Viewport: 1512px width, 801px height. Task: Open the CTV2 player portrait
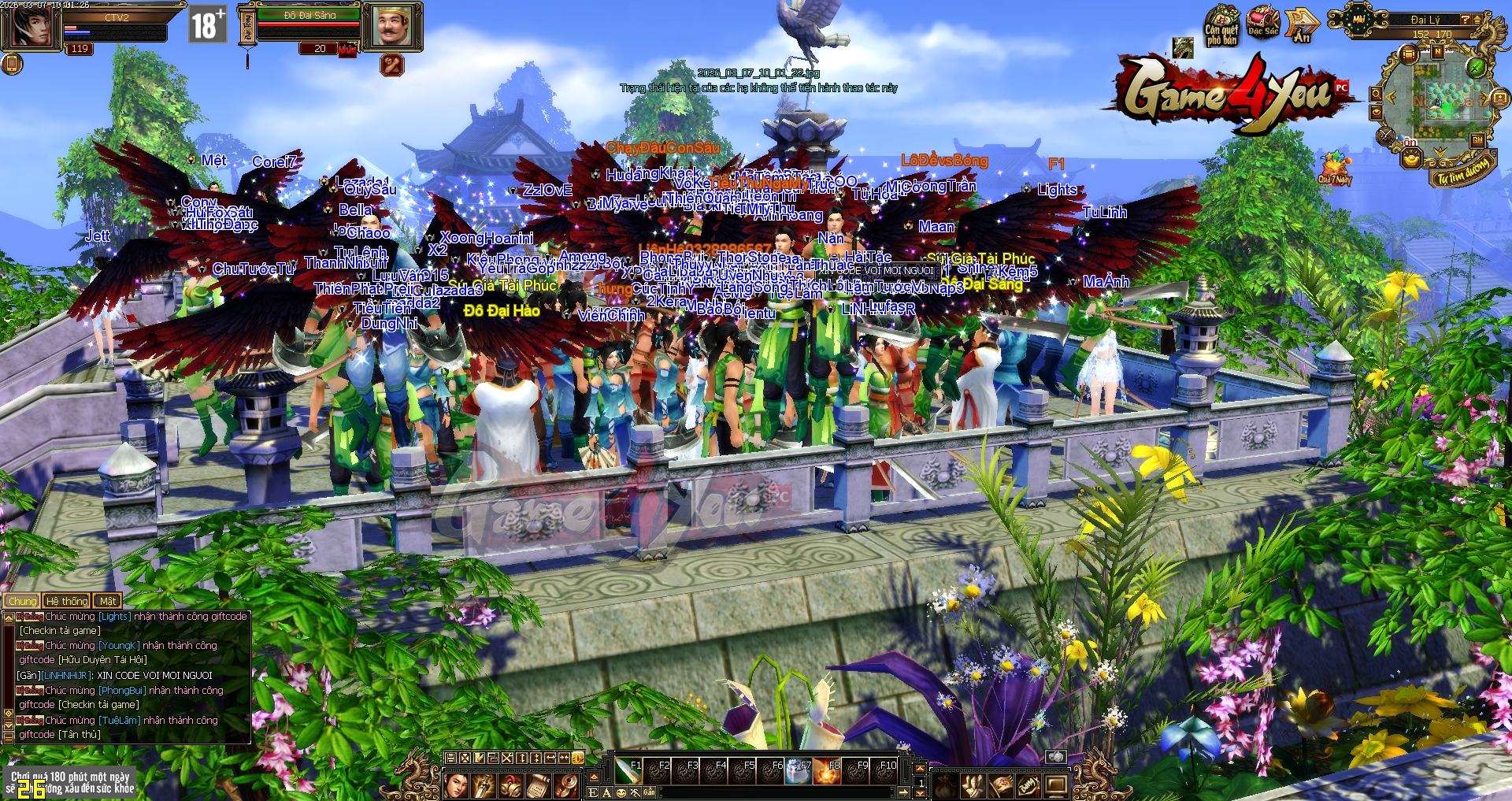(31, 27)
